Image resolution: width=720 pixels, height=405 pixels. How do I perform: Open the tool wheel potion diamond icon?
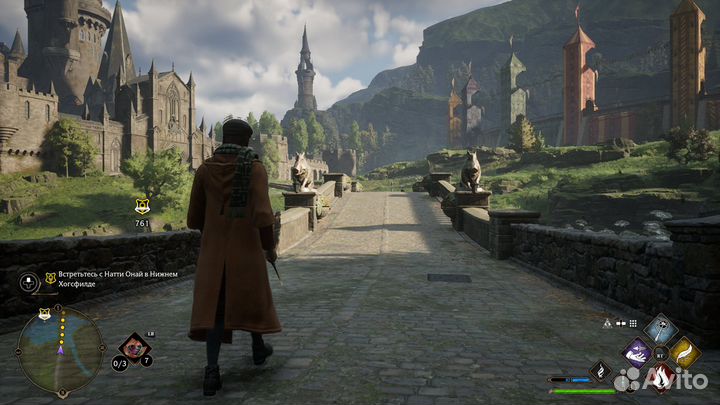point(134,348)
